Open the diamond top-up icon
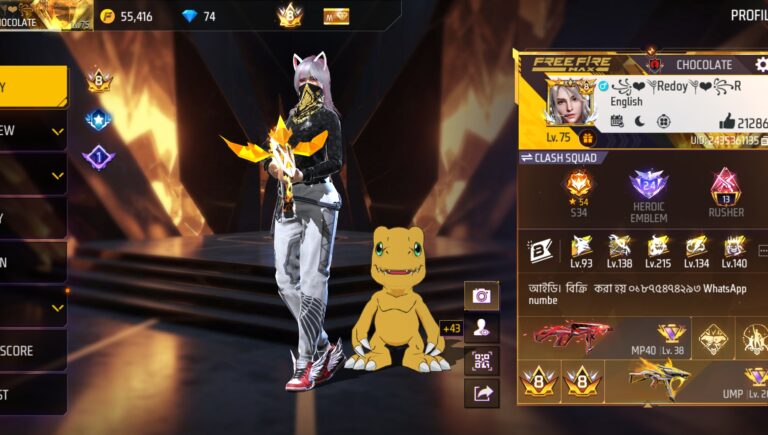This screenshot has width=768, height=435. [x=191, y=16]
